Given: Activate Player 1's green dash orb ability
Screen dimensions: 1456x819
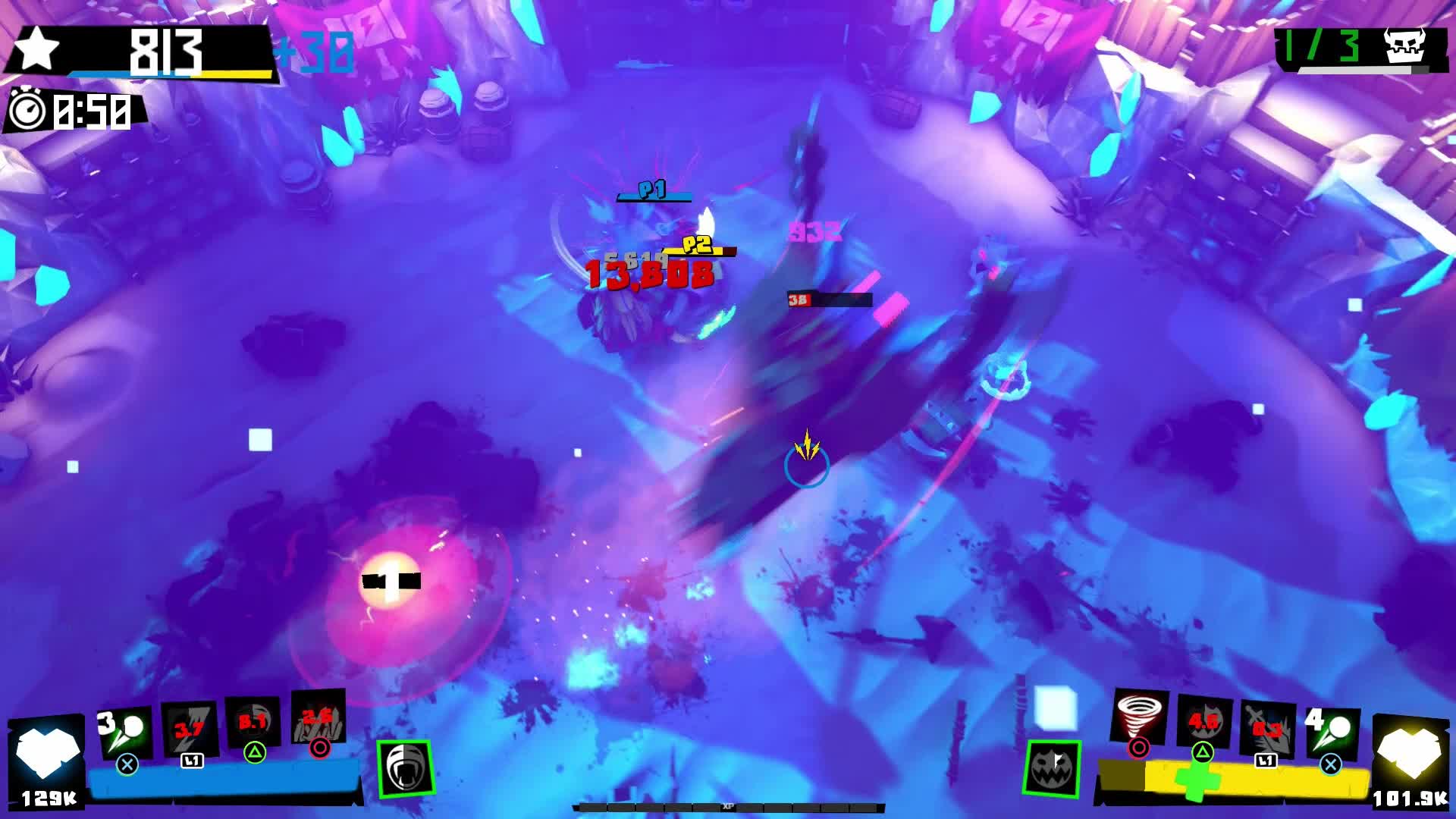Looking at the screenshot, I should (x=126, y=732).
